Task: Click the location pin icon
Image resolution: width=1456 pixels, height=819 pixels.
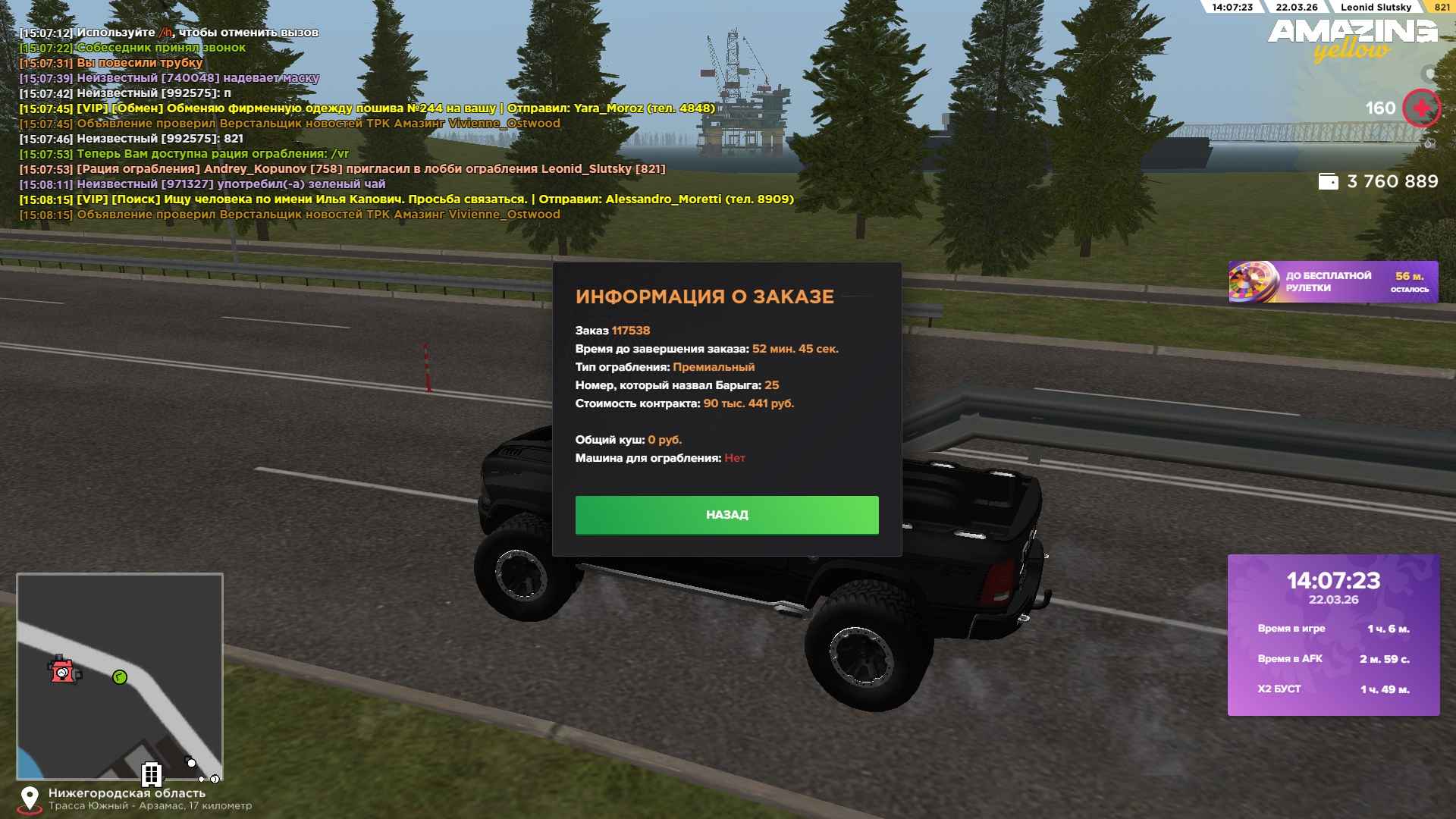Action: [30, 799]
